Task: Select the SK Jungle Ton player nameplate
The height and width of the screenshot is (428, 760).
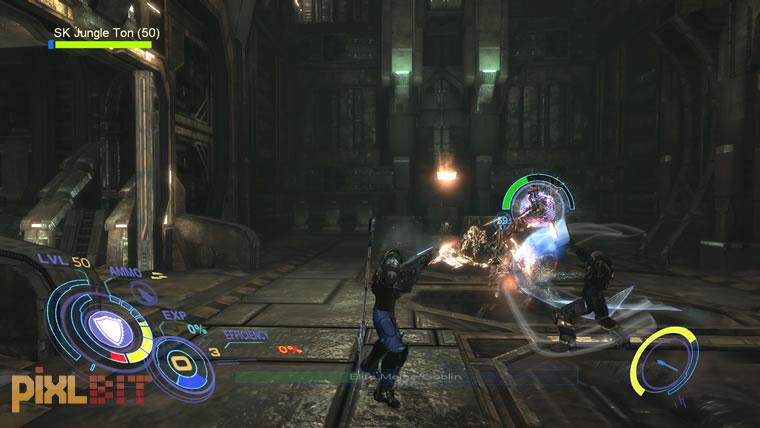Action: pos(106,33)
